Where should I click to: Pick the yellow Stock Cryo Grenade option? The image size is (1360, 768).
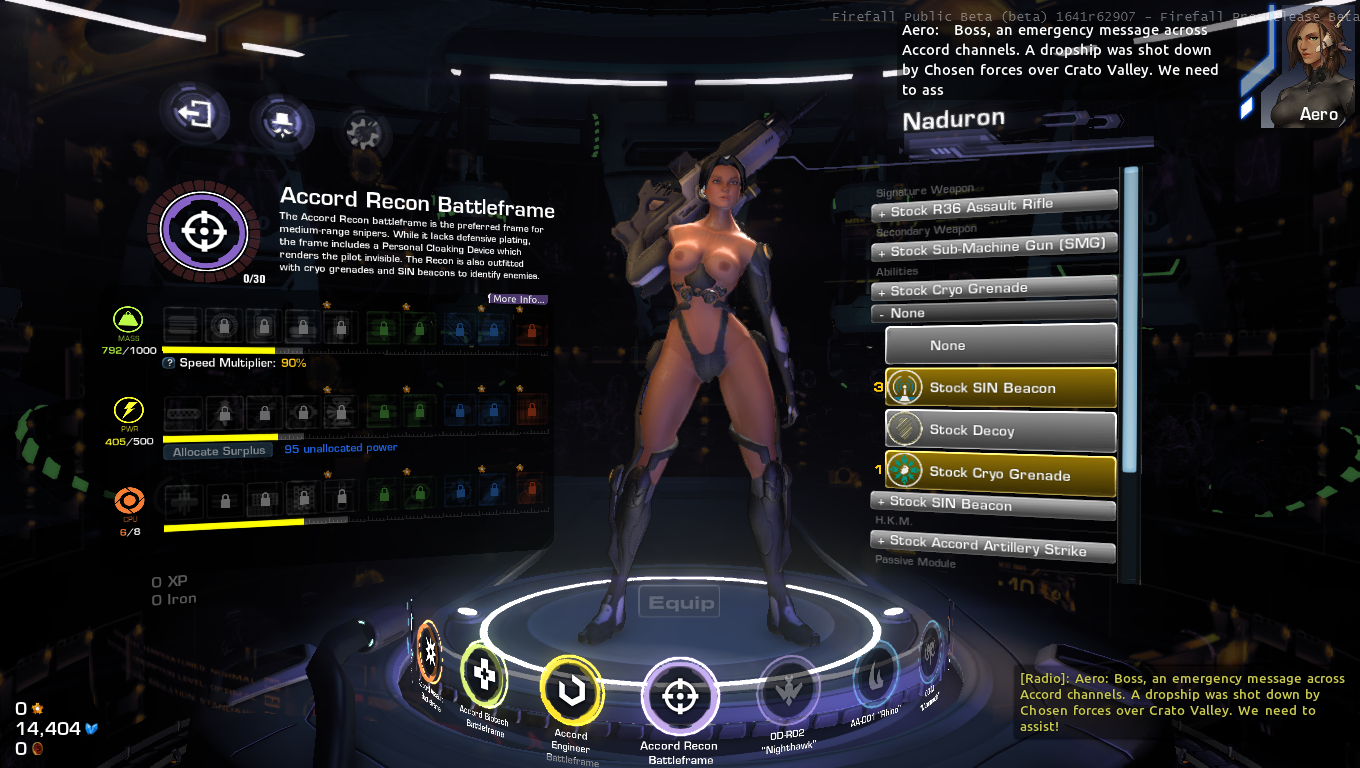tap(1000, 473)
